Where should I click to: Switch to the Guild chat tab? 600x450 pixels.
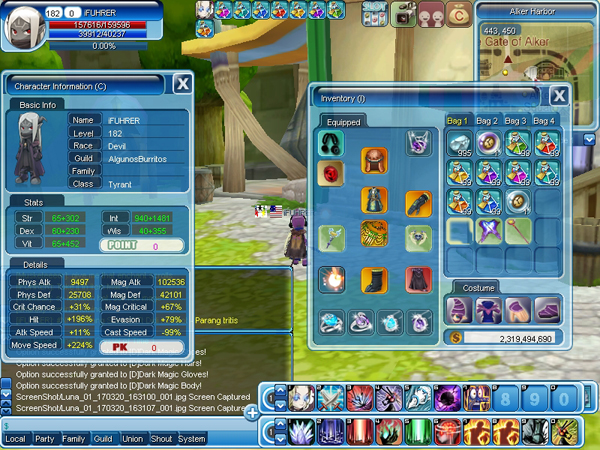[103, 439]
